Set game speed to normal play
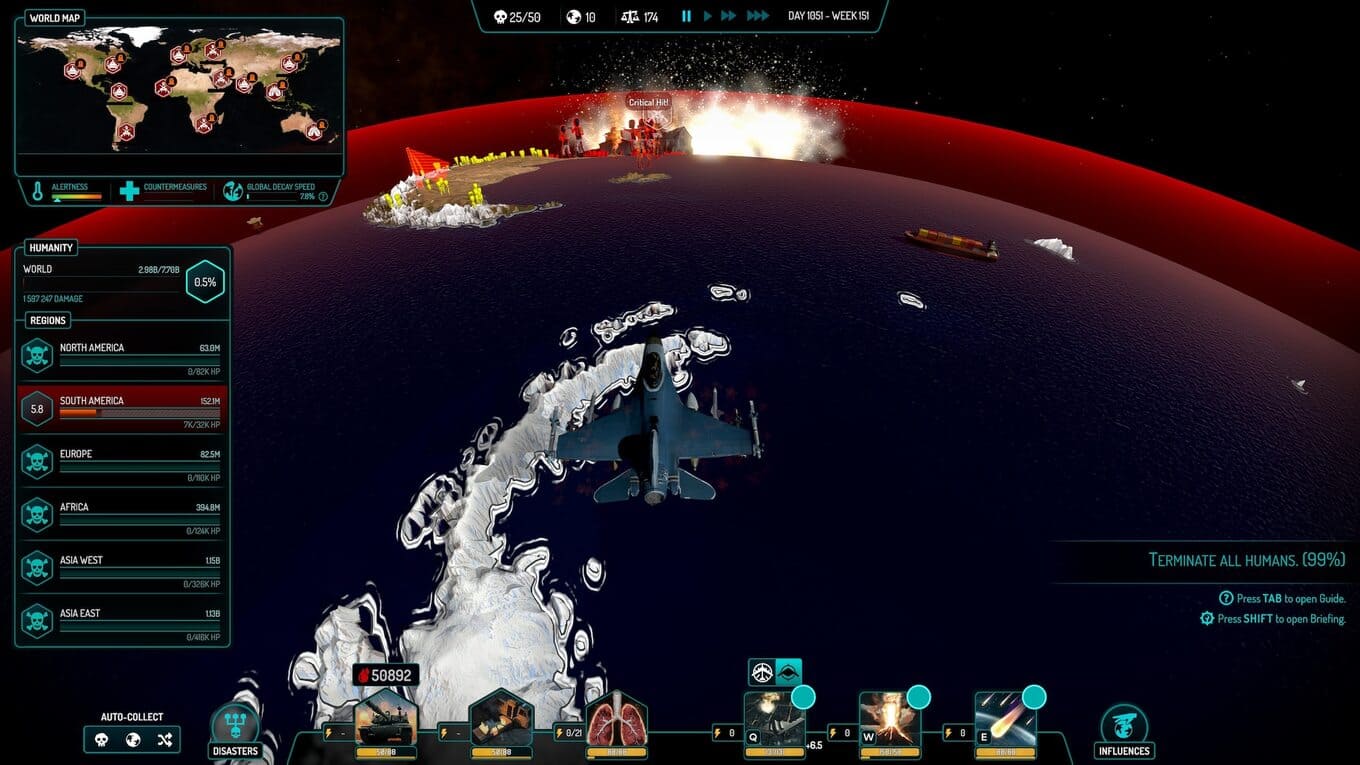 click(x=708, y=16)
